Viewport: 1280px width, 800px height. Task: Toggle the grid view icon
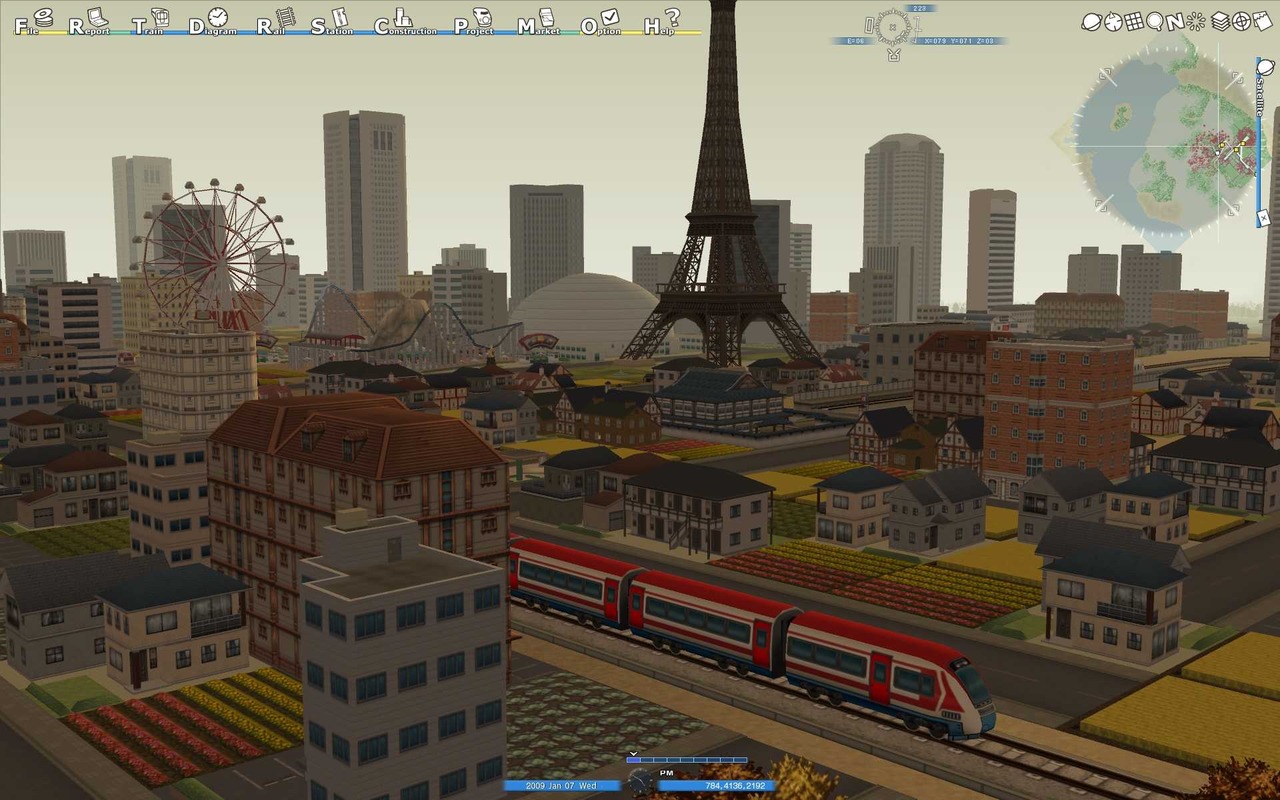pyautogui.click(x=1135, y=20)
